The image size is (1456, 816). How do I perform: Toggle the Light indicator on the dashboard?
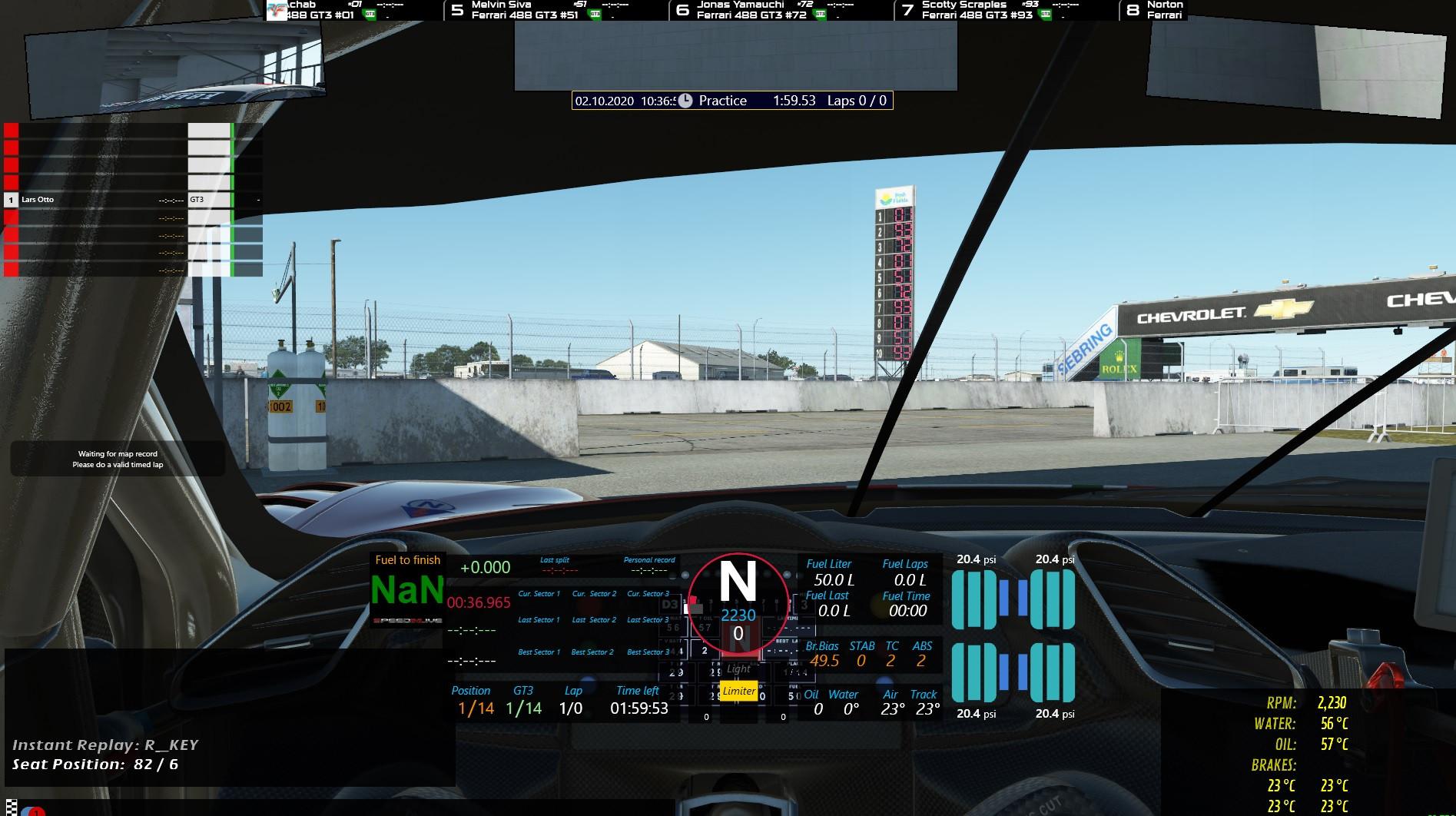pos(737,668)
